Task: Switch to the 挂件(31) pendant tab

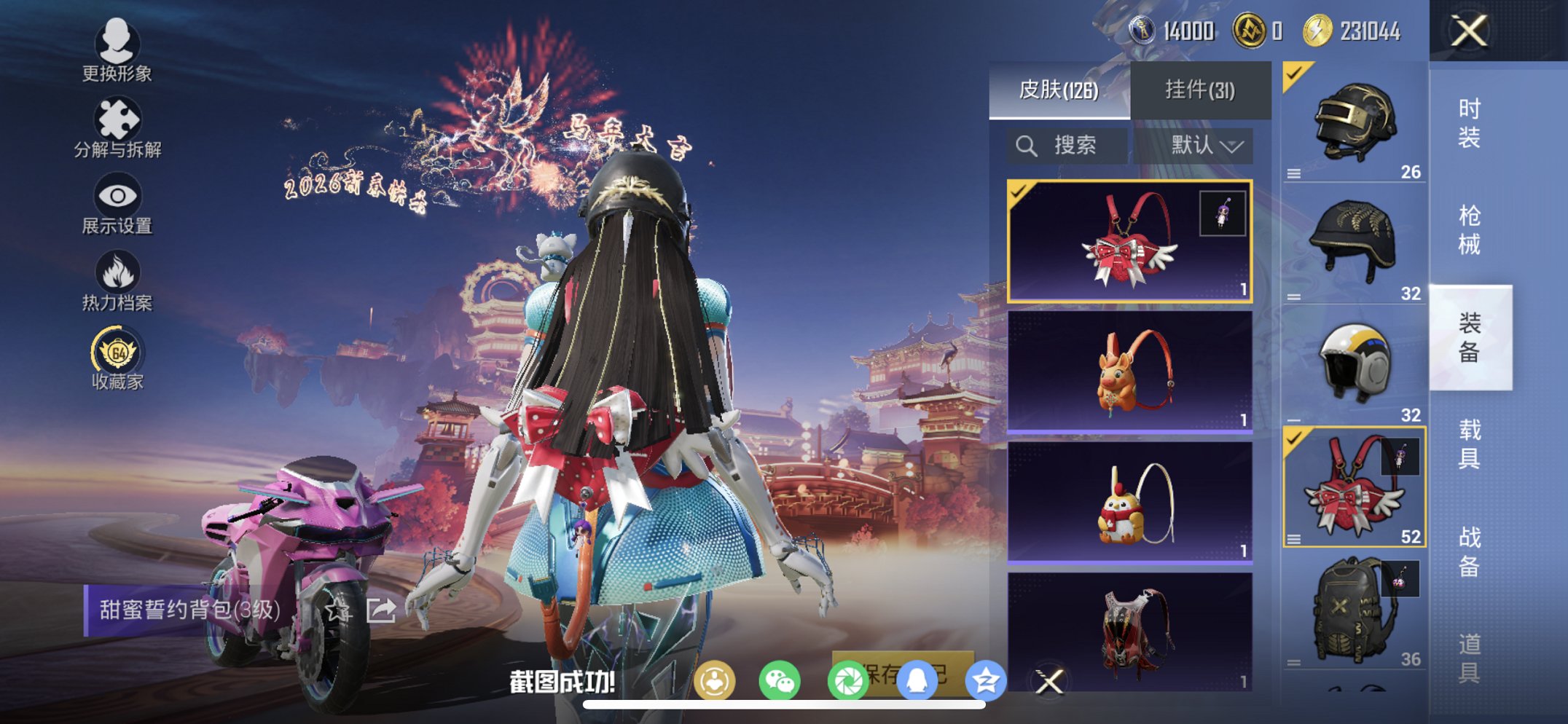Action: point(1200,90)
